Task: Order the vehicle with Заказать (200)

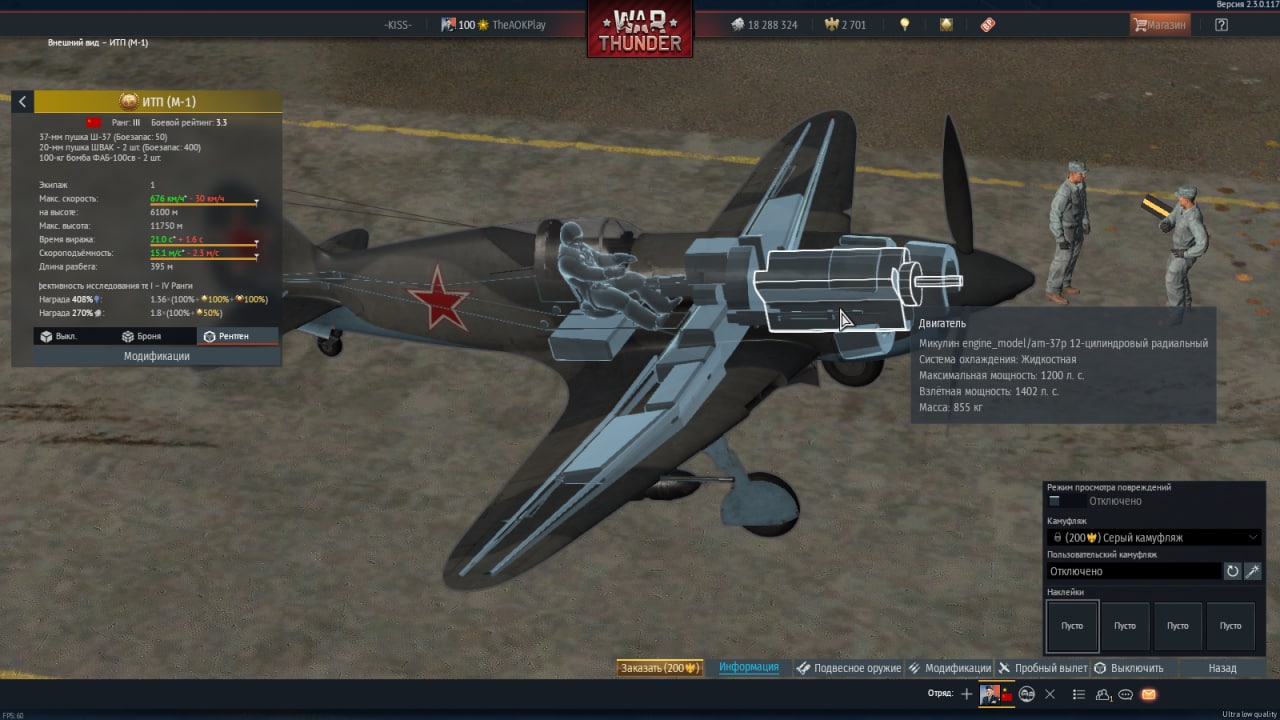Action: pyautogui.click(x=659, y=668)
